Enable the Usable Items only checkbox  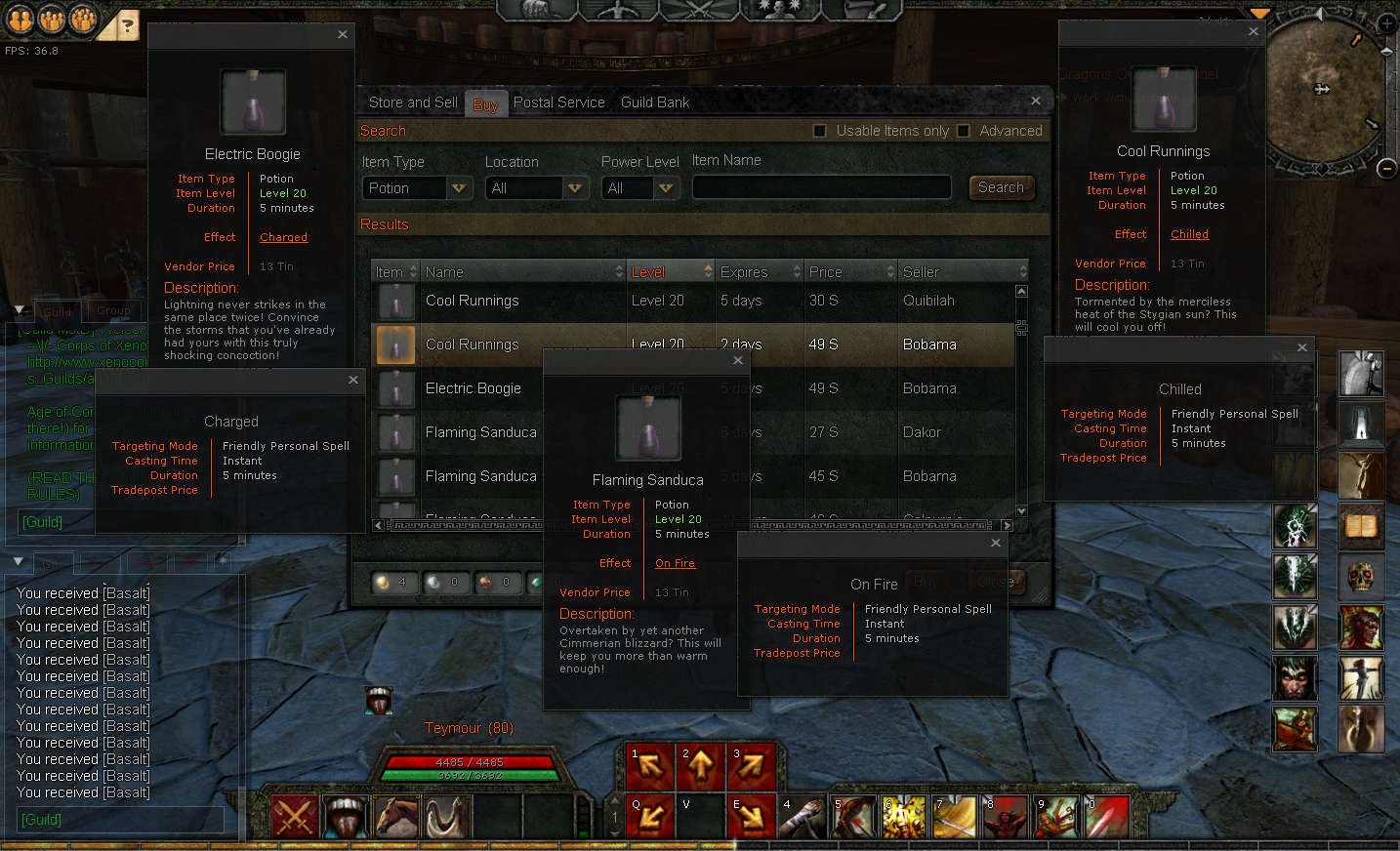821,130
